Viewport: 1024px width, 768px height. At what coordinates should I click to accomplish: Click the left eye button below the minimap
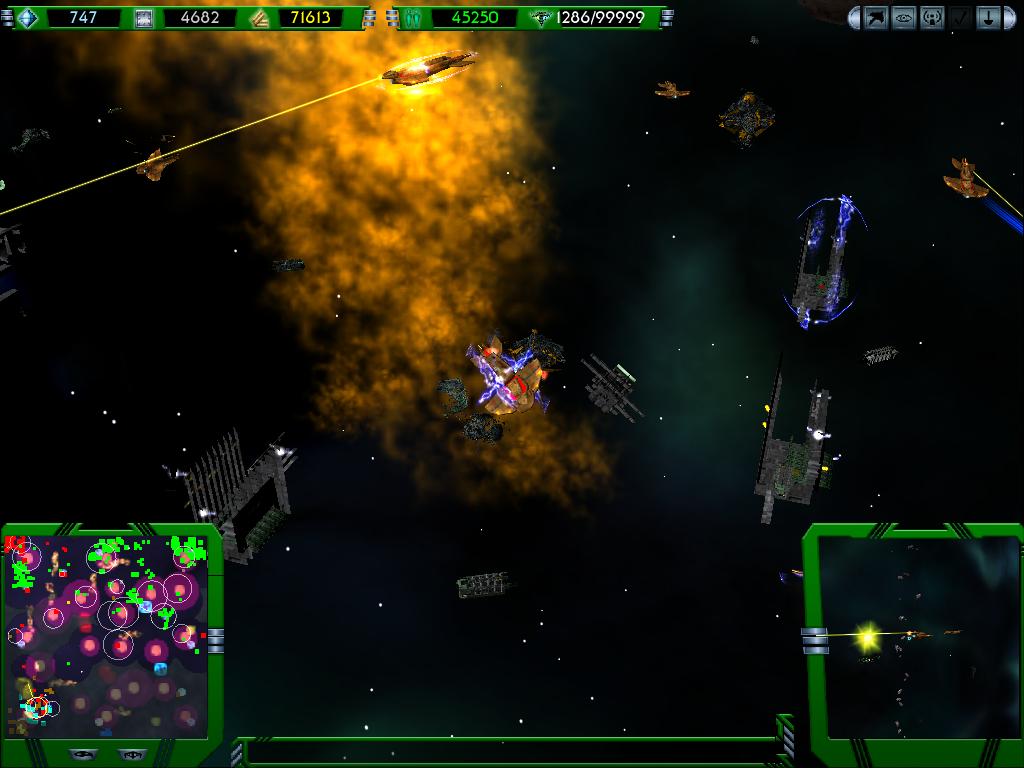click(x=83, y=754)
